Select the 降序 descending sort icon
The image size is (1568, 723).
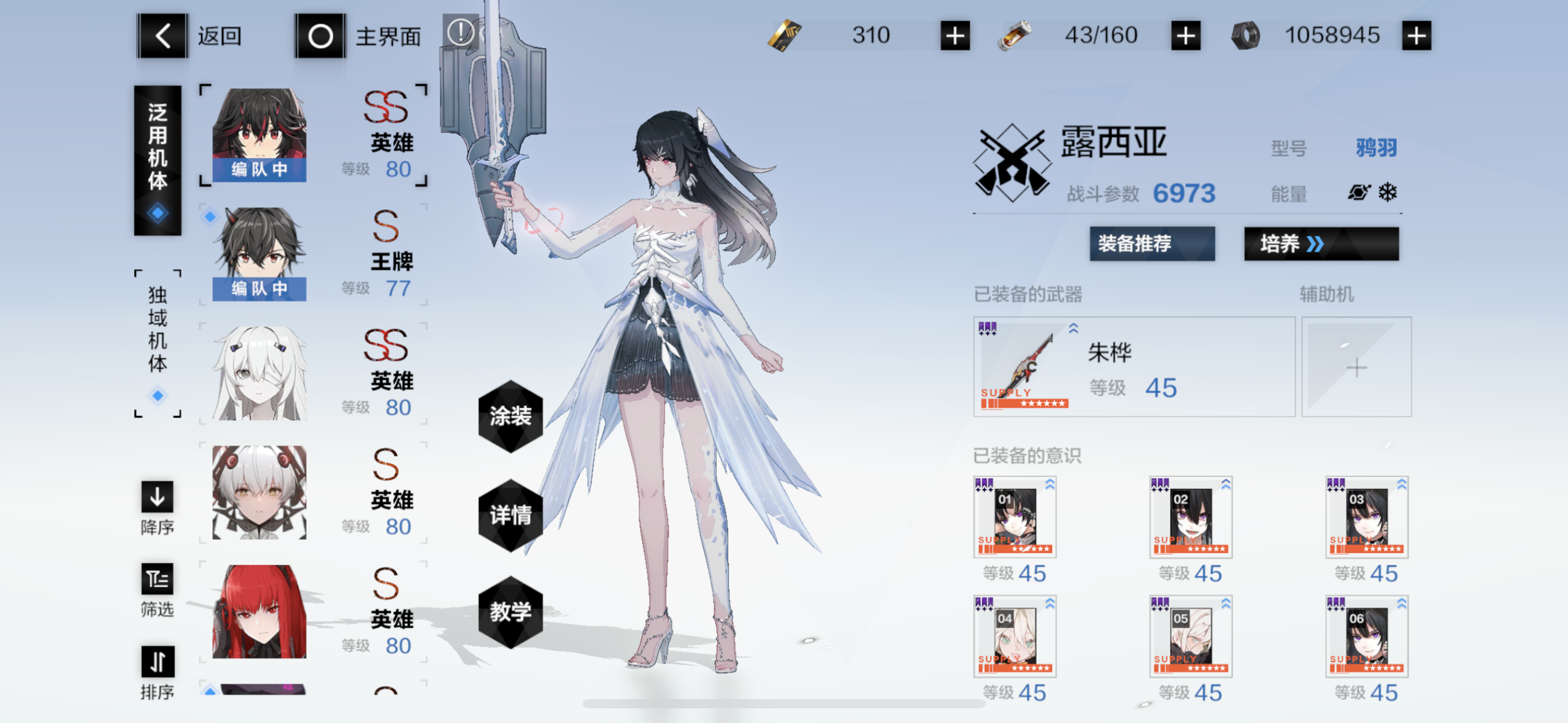coord(157,497)
